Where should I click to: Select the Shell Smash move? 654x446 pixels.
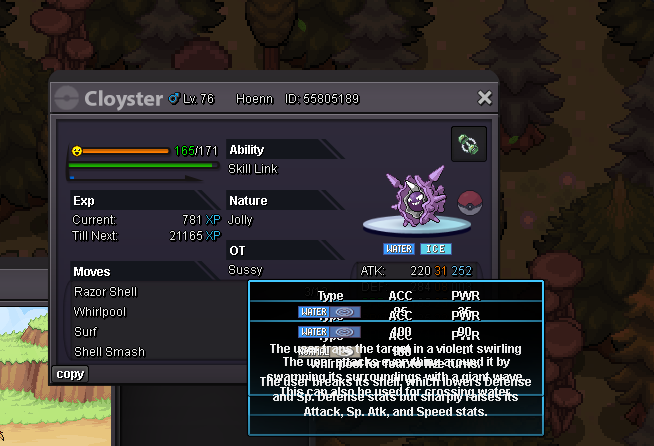109,352
